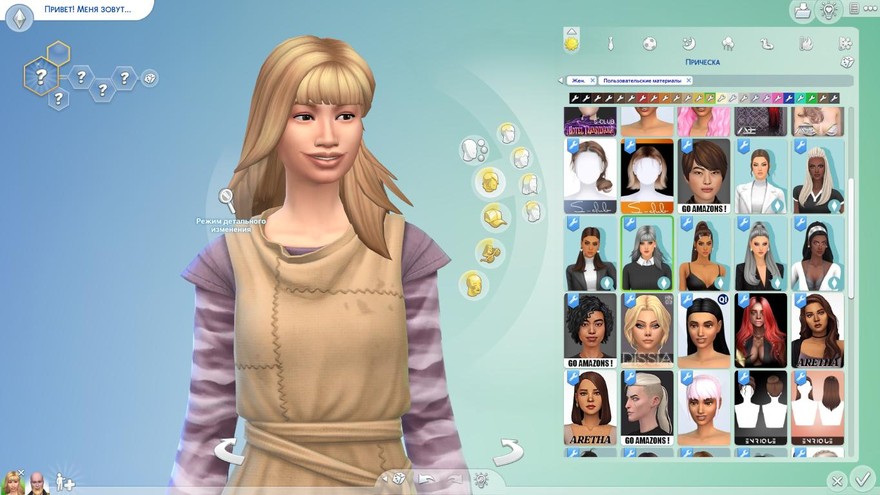Open detail edit mode magnifier

coord(228,199)
